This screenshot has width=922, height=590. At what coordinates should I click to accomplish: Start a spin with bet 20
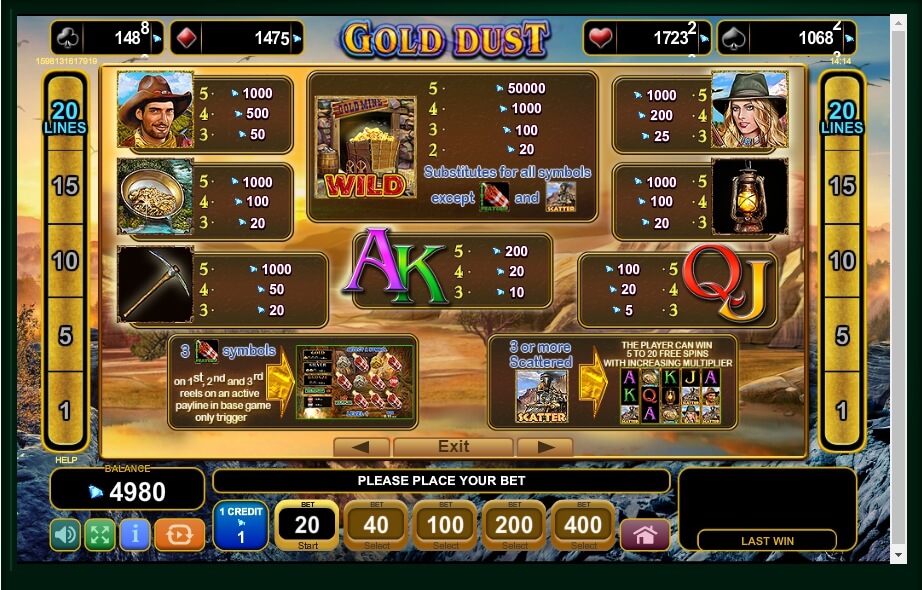click(x=307, y=526)
